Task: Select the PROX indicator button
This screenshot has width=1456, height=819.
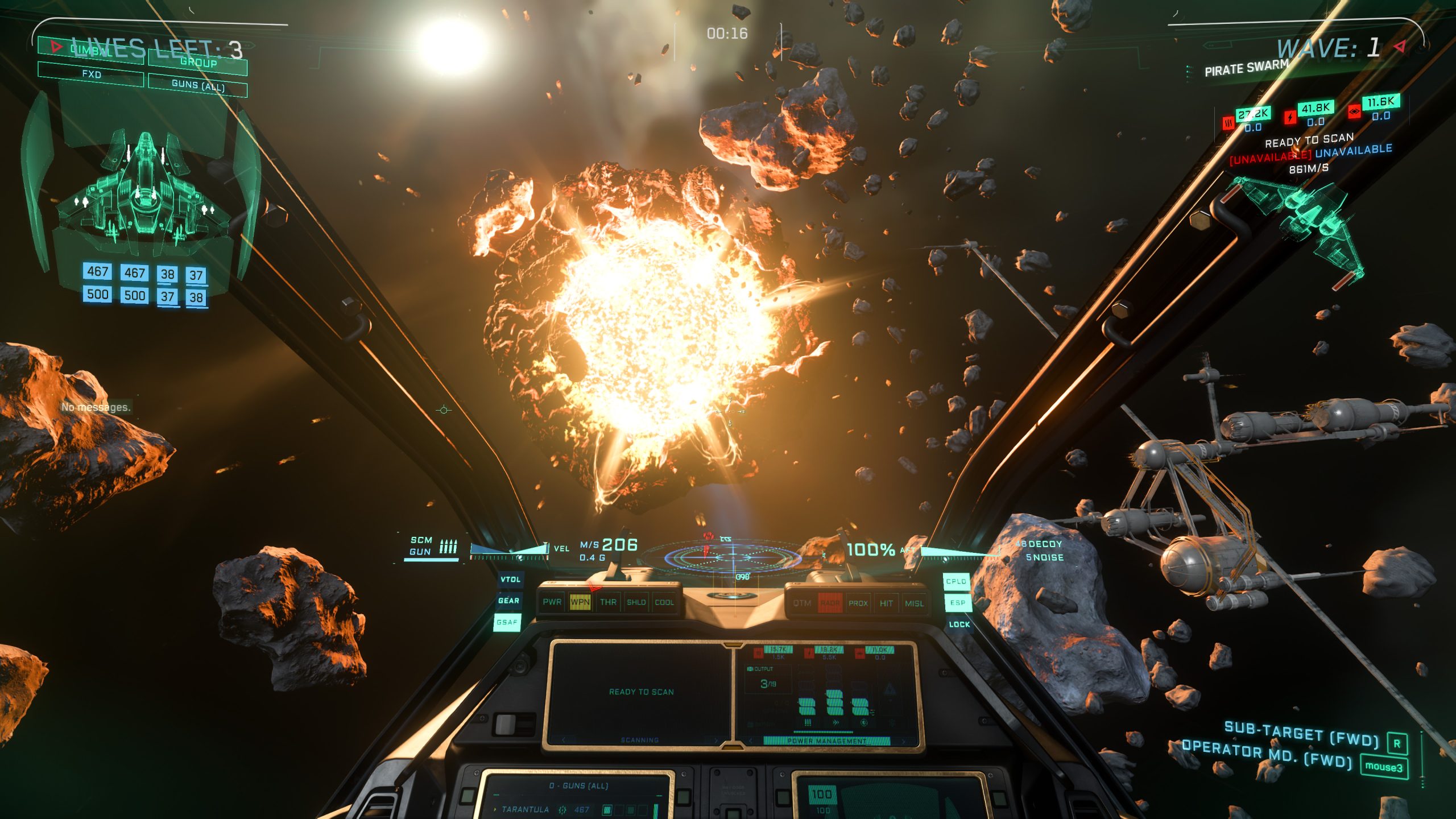Action: pyautogui.click(x=858, y=603)
